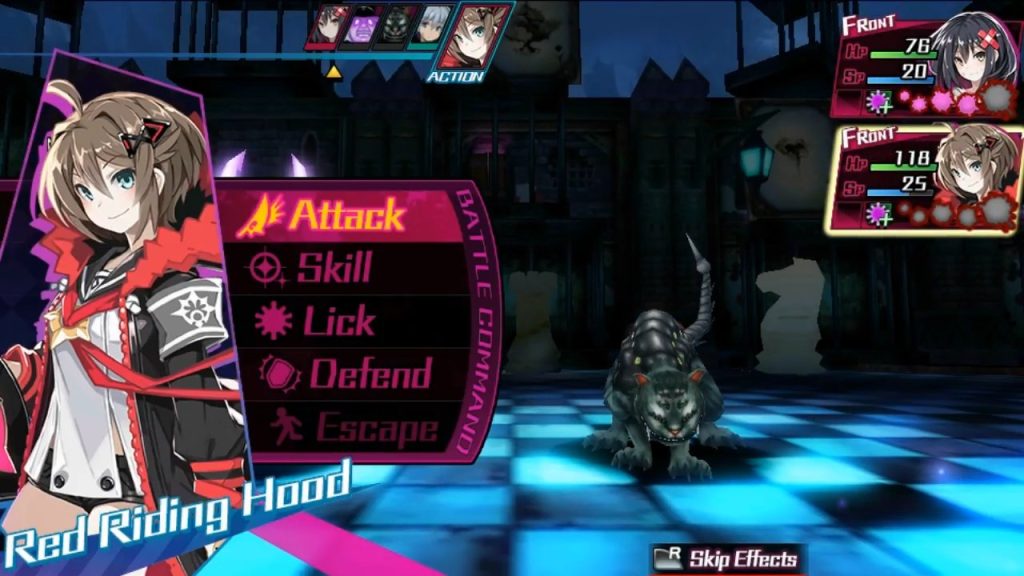Screen dimensions: 1024x576
Task: Click the dark beast portrait in turn order
Action: [x=397, y=26]
